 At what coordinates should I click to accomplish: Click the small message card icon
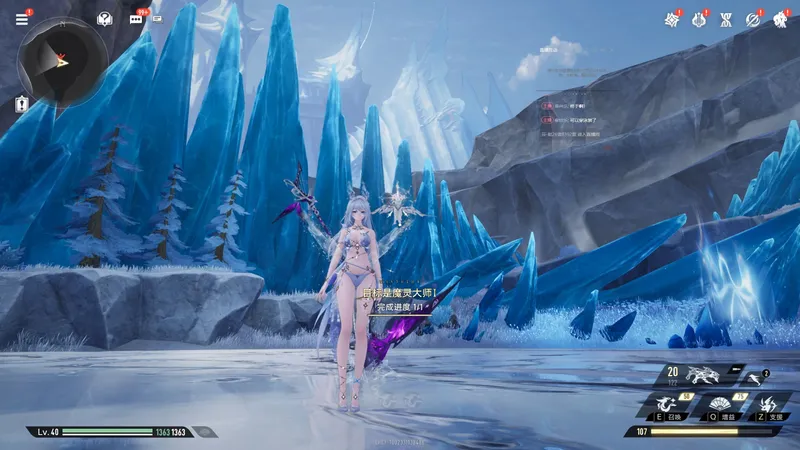click(x=158, y=19)
